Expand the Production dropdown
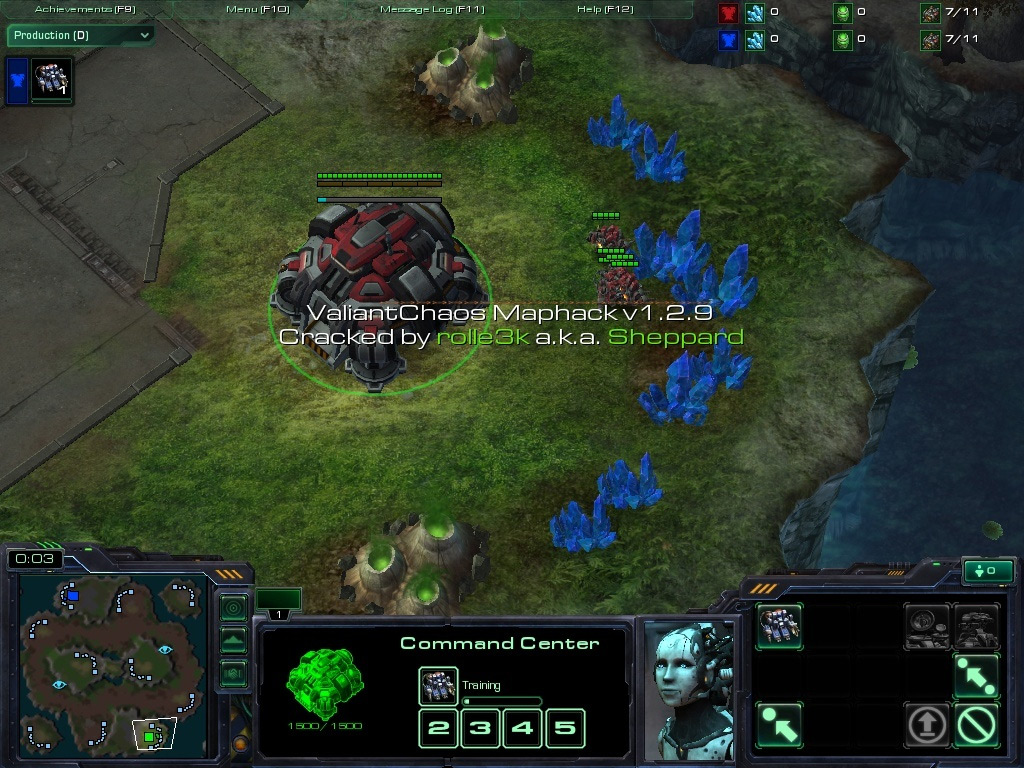The width and height of the screenshot is (1024, 768). point(81,35)
